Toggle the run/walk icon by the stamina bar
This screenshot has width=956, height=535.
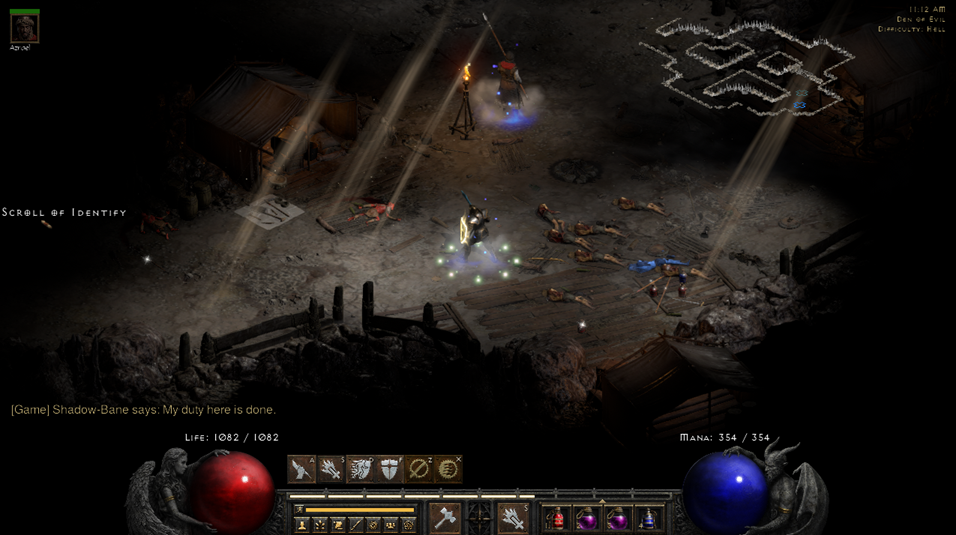pos(299,510)
